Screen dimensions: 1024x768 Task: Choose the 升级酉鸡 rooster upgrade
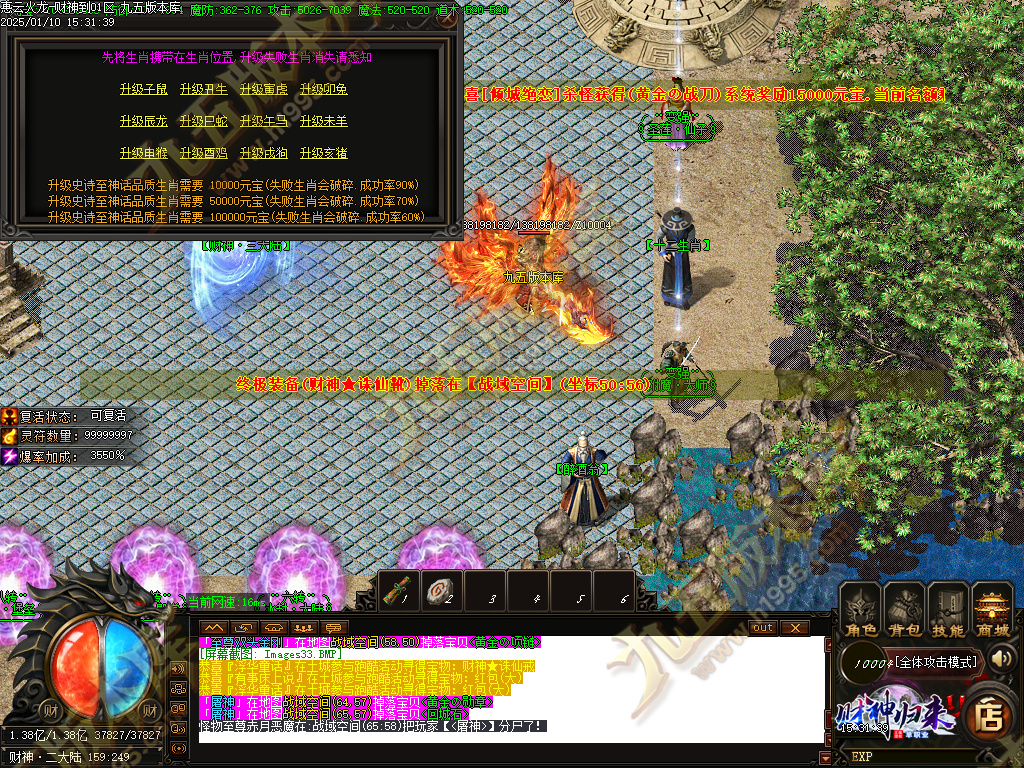point(204,154)
